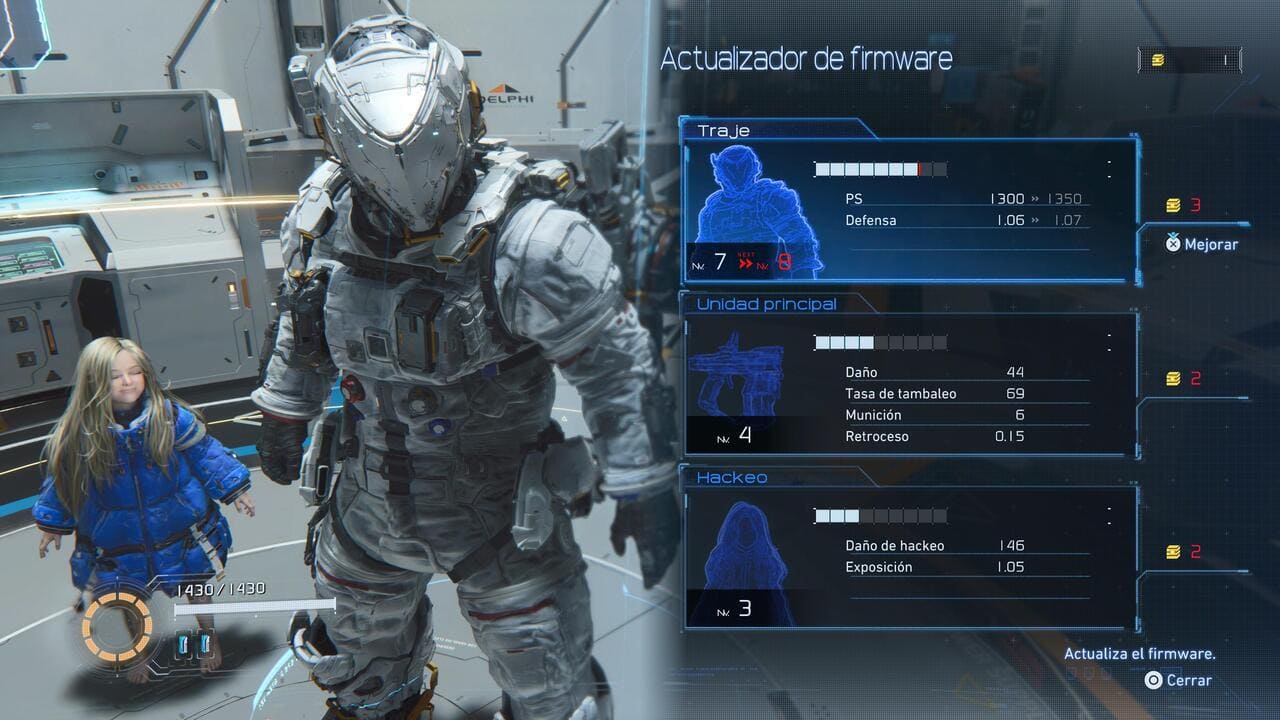Choose the Unidad principal upgrade panel

tap(910, 385)
